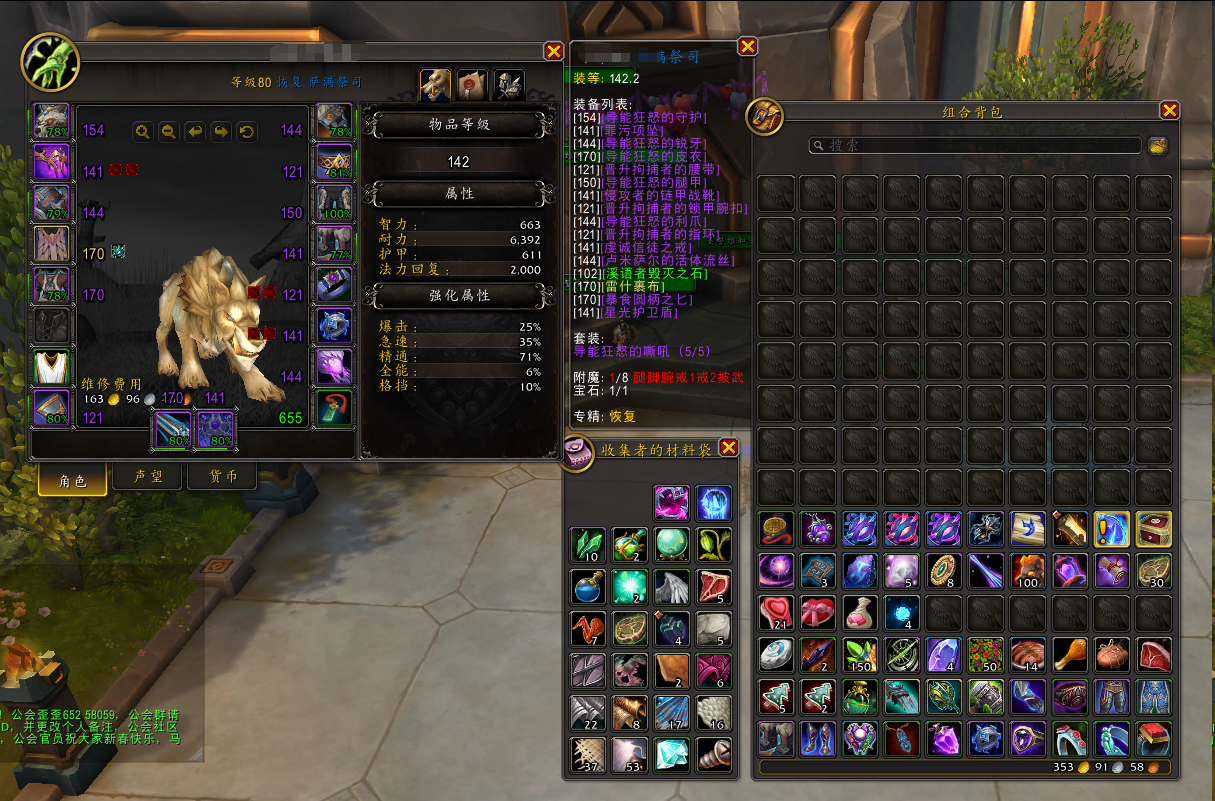1215x801 pixels.
Task: Click the bag search box 搜索
Action: click(x=975, y=146)
